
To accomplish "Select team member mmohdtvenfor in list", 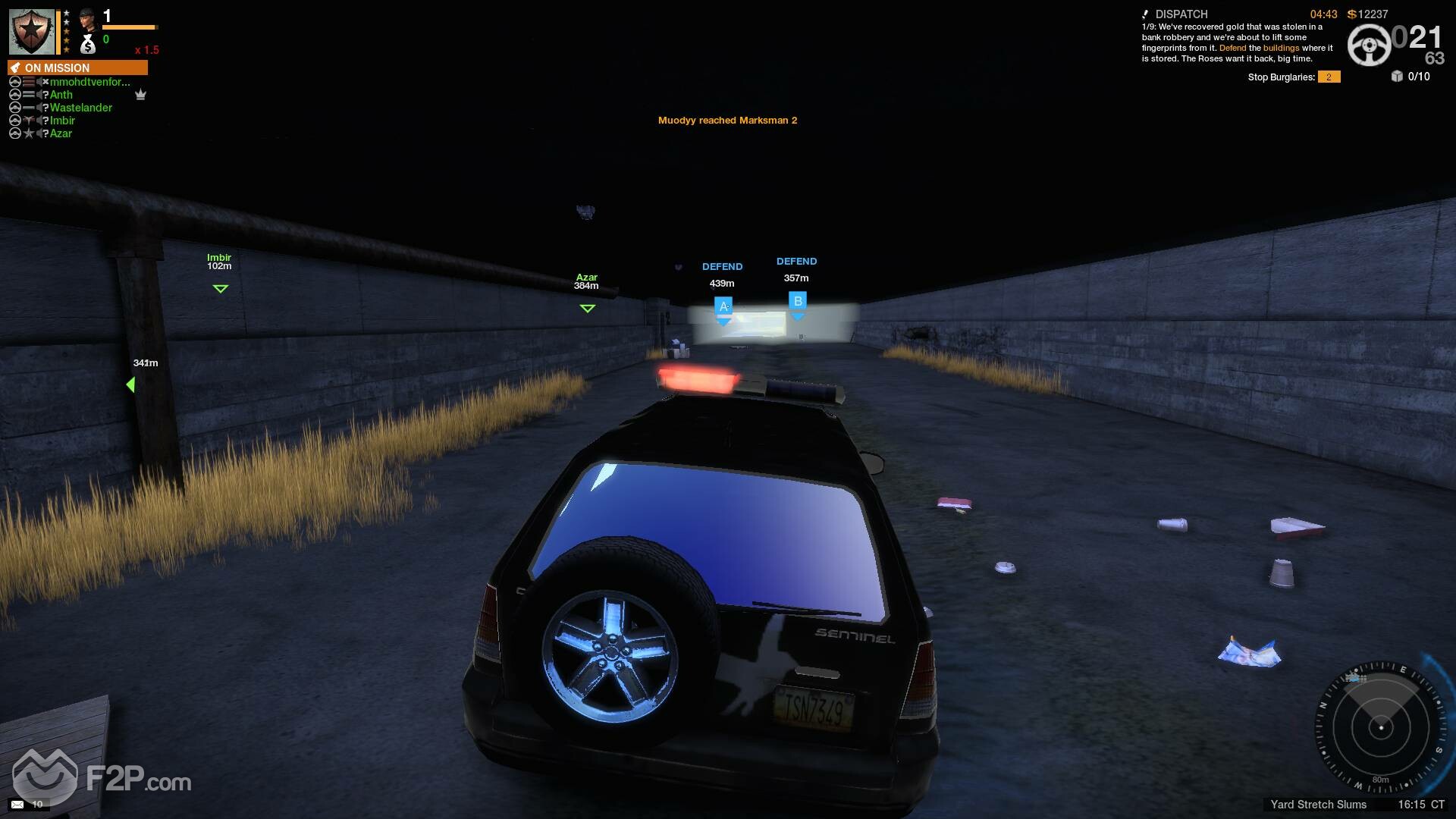I will tap(89, 82).
